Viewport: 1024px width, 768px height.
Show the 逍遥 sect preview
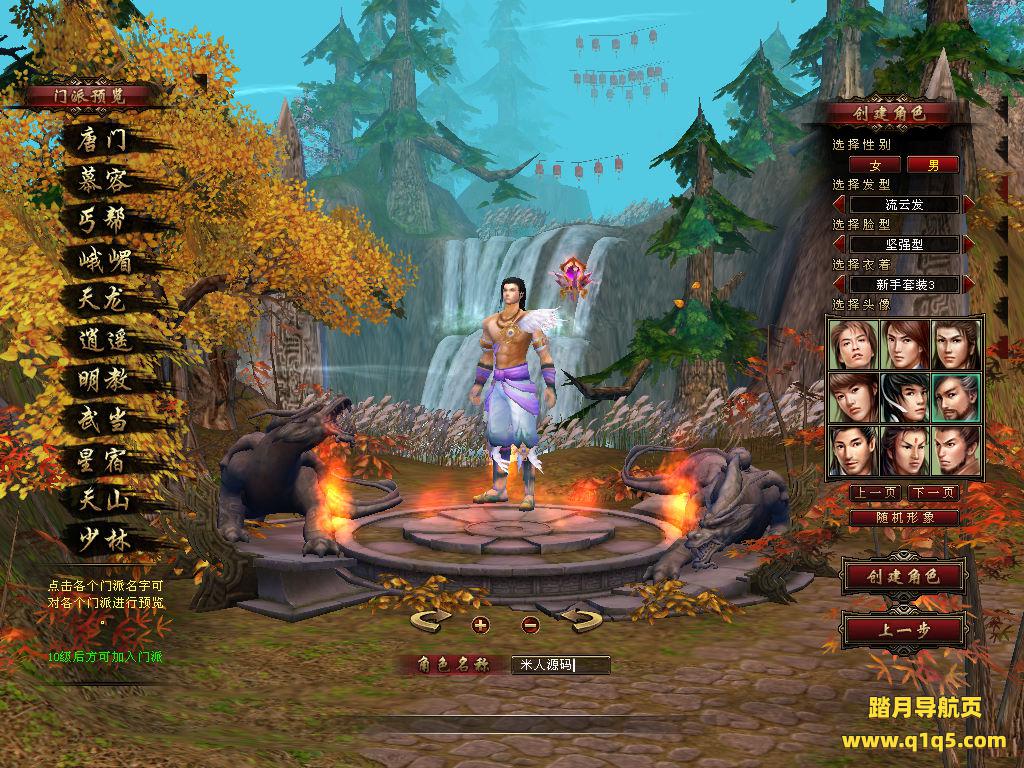click(x=104, y=339)
